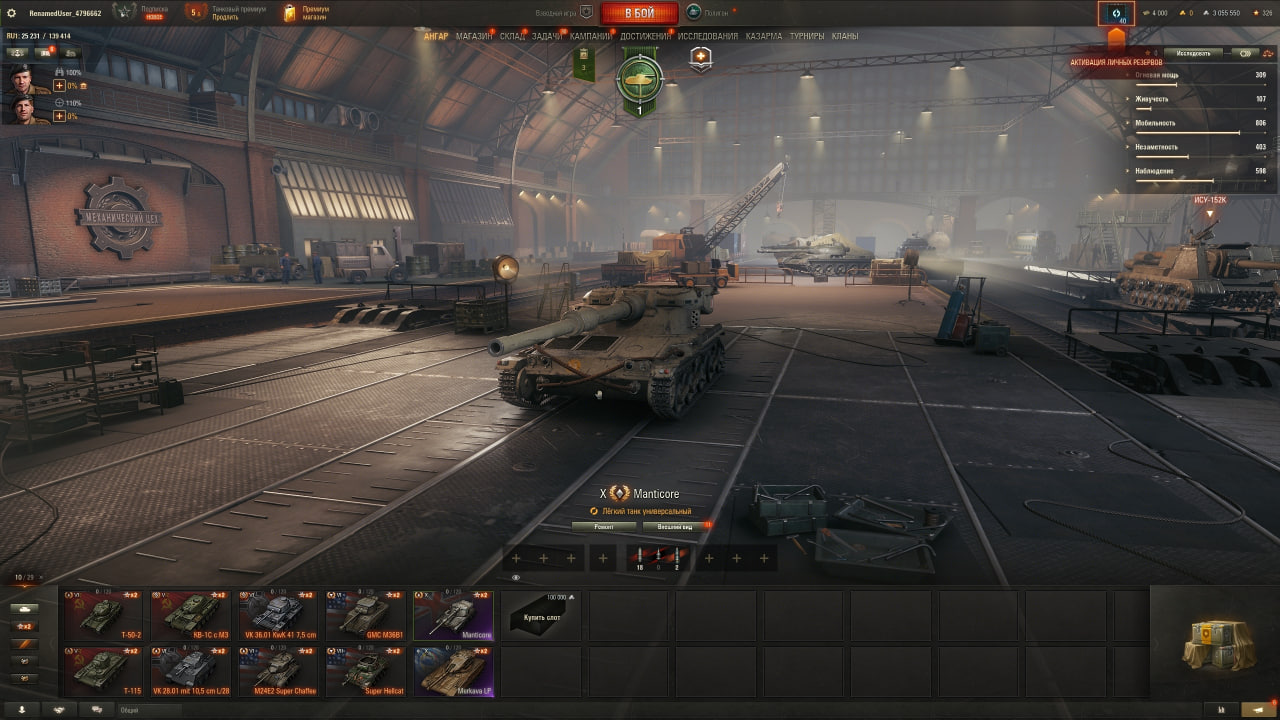Click the Ремонт button
1280x720 pixels.
pyautogui.click(x=603, y=526)
